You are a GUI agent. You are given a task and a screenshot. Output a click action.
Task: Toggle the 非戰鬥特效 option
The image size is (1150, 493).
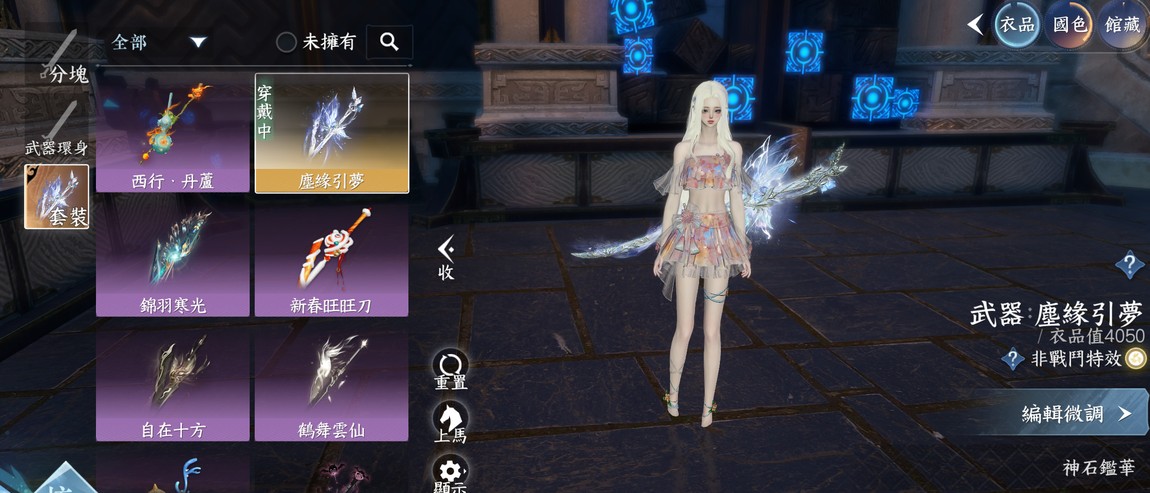click(x=1134, y=359)
